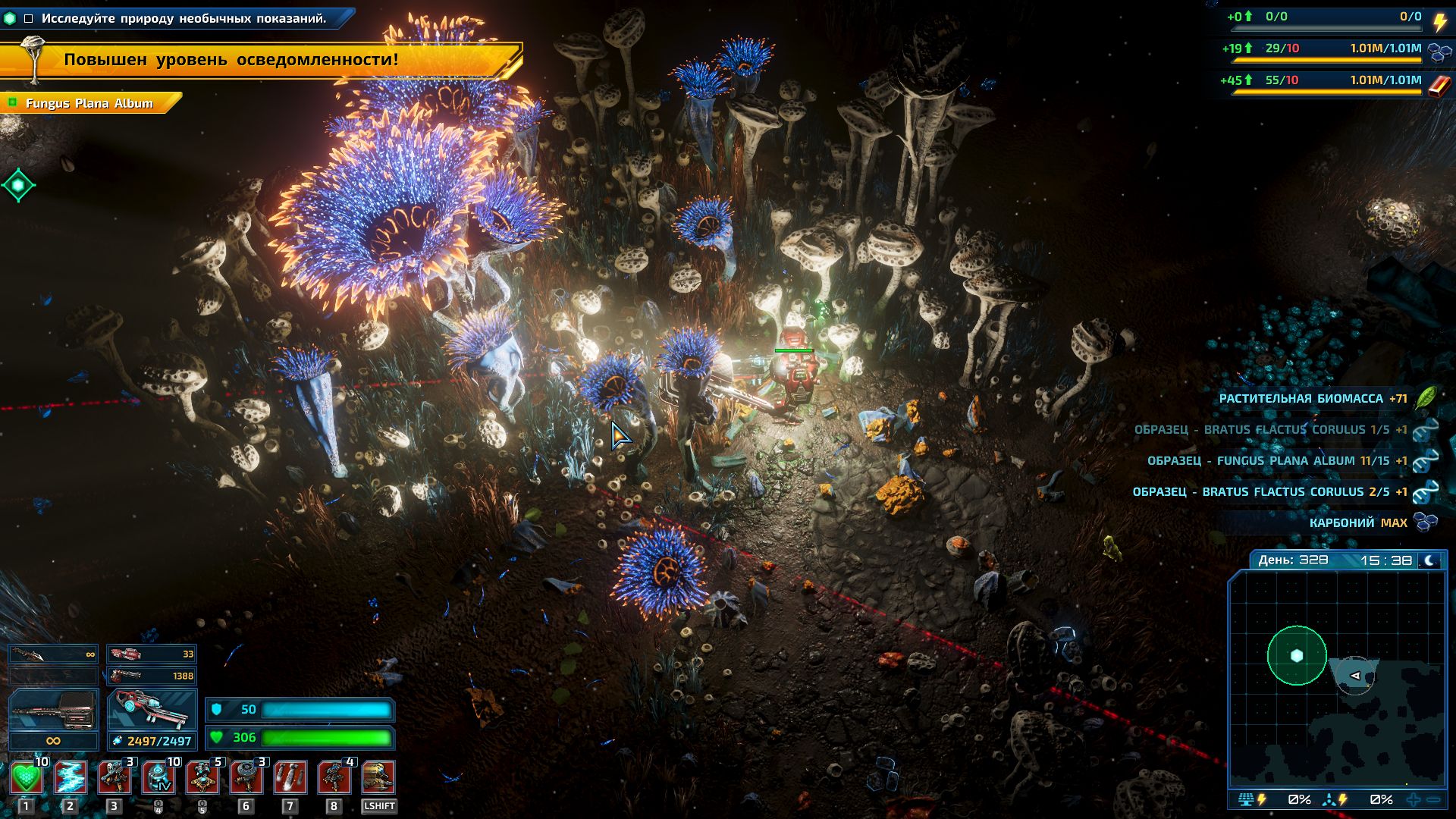1456x819 pixels.
Task: Pick the minigun weapon with 1388 ammo
Action: (152, 676)
